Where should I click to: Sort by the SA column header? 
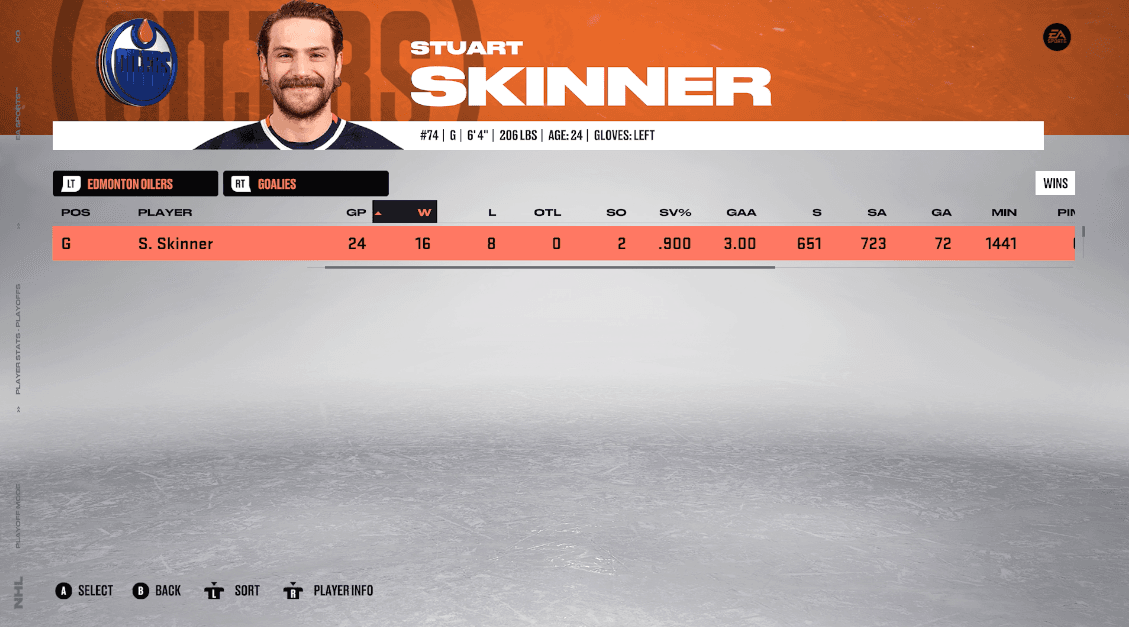pos(873,212)
